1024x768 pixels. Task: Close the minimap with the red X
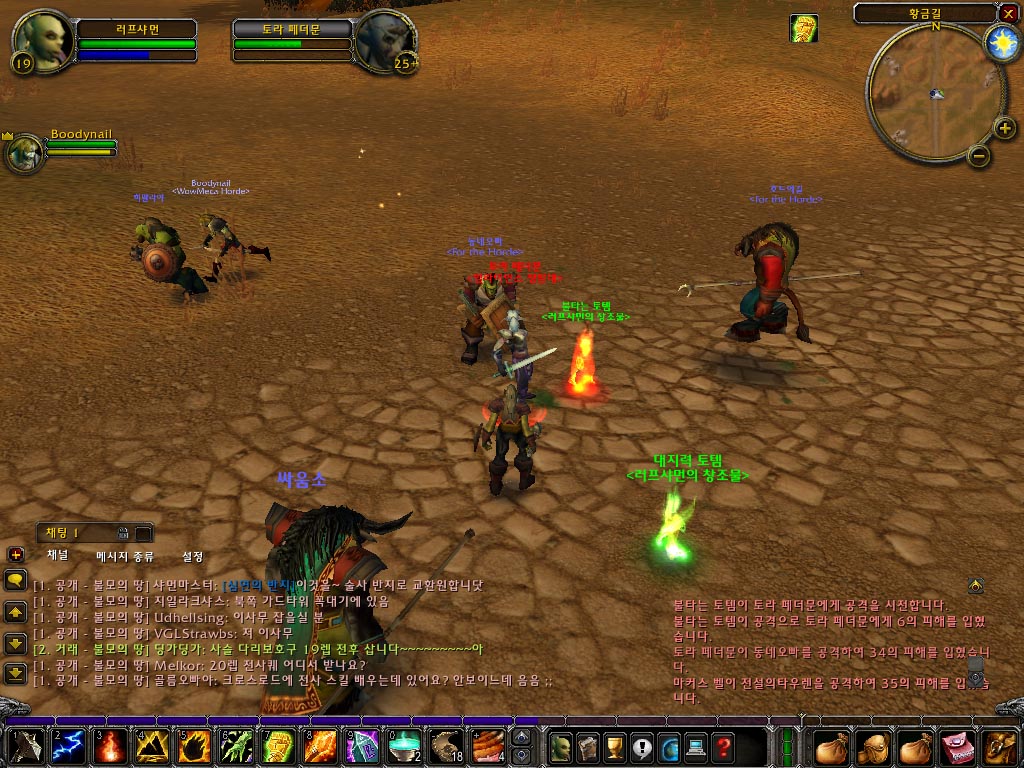pos(1008,13)
